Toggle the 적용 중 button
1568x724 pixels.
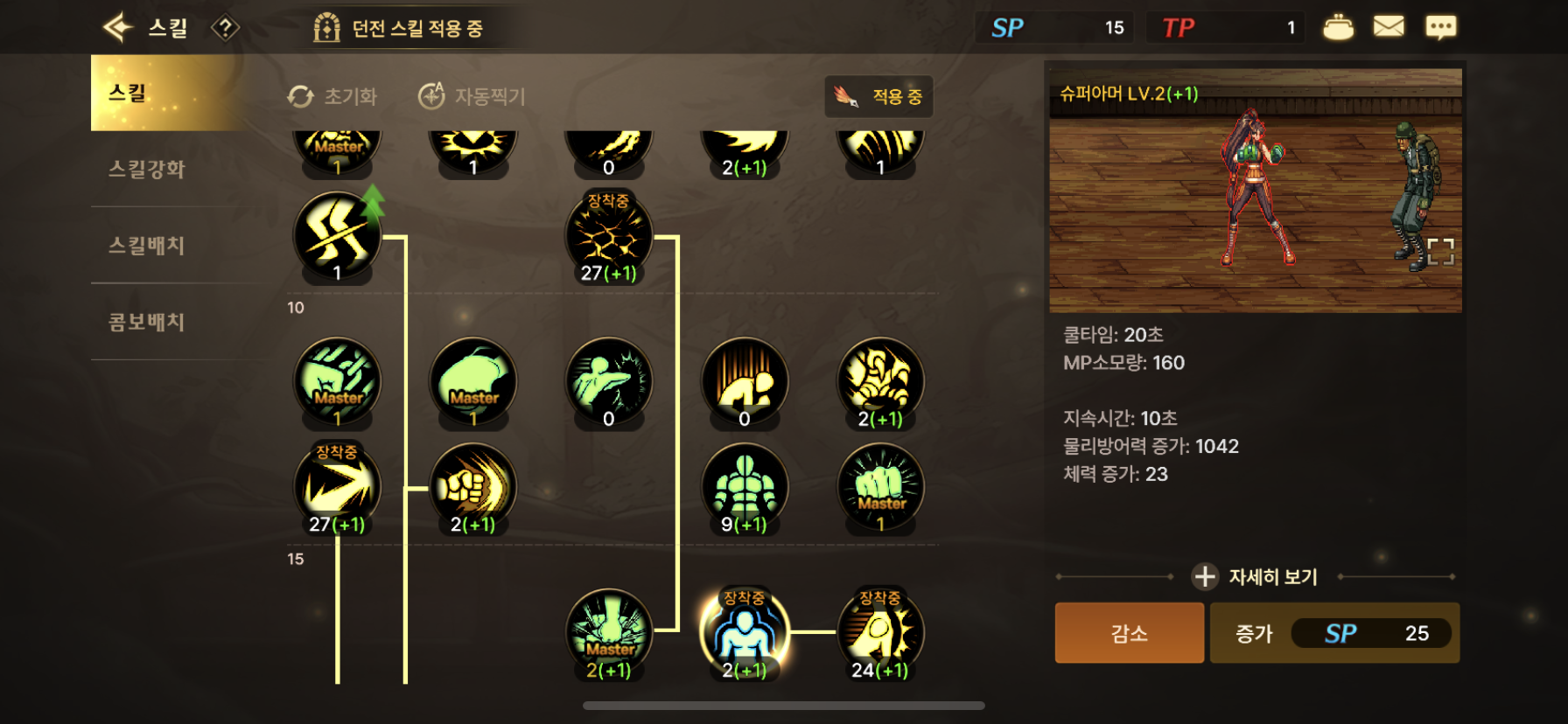tap(878, 96)
